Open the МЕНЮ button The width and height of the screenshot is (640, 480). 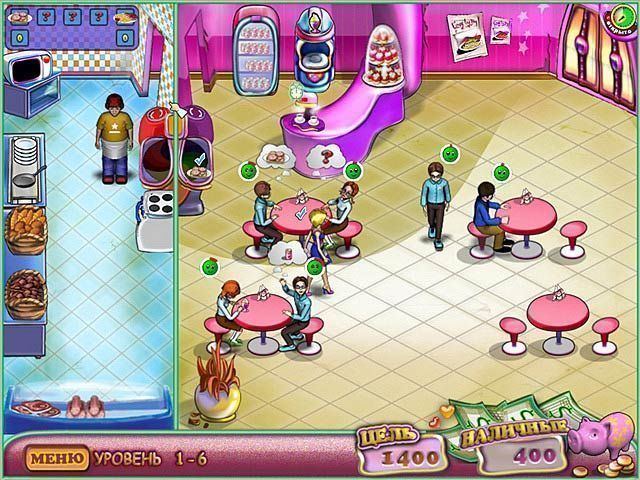coord(57,459)
